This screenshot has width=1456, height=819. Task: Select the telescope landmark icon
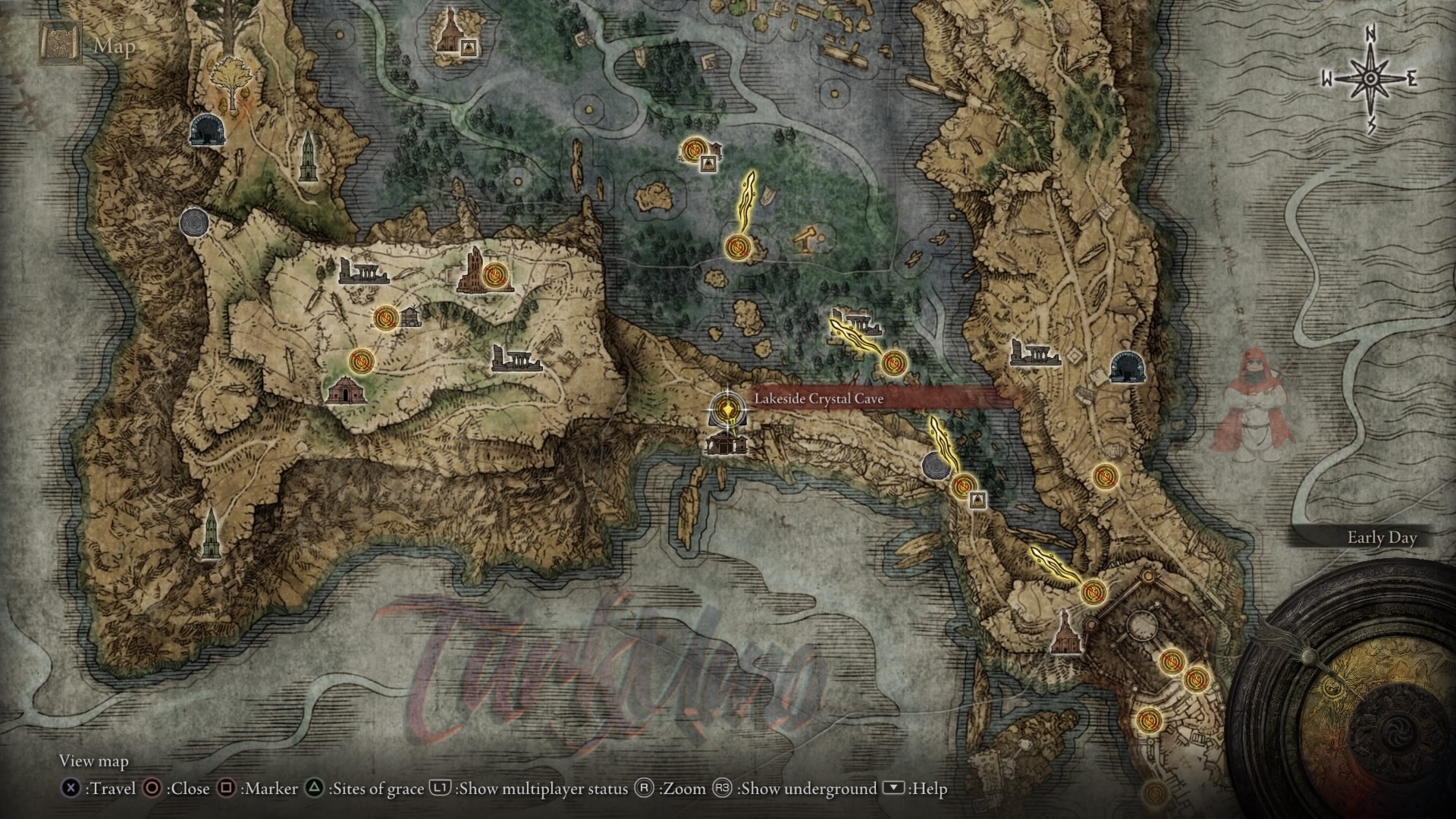pos(806,239)
